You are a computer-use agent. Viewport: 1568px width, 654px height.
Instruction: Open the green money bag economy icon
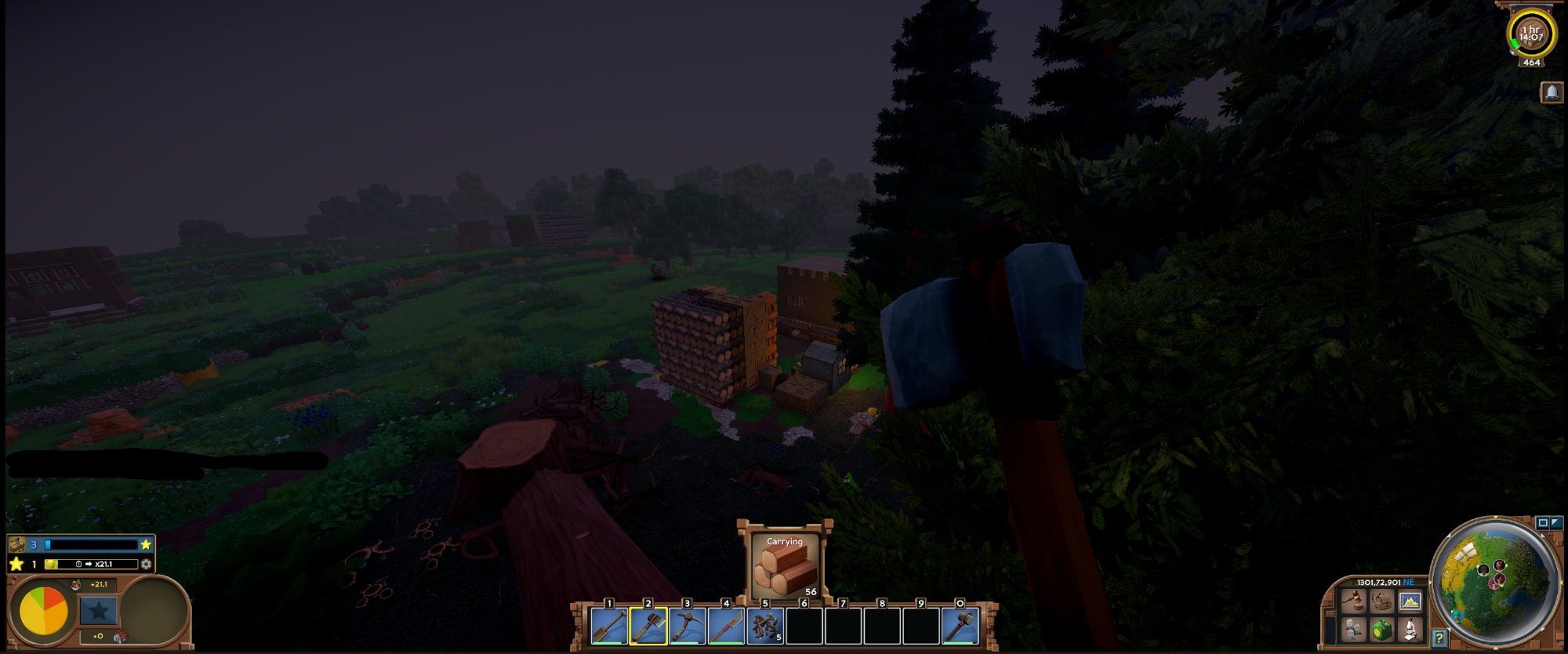click(x=1381, y=629)
